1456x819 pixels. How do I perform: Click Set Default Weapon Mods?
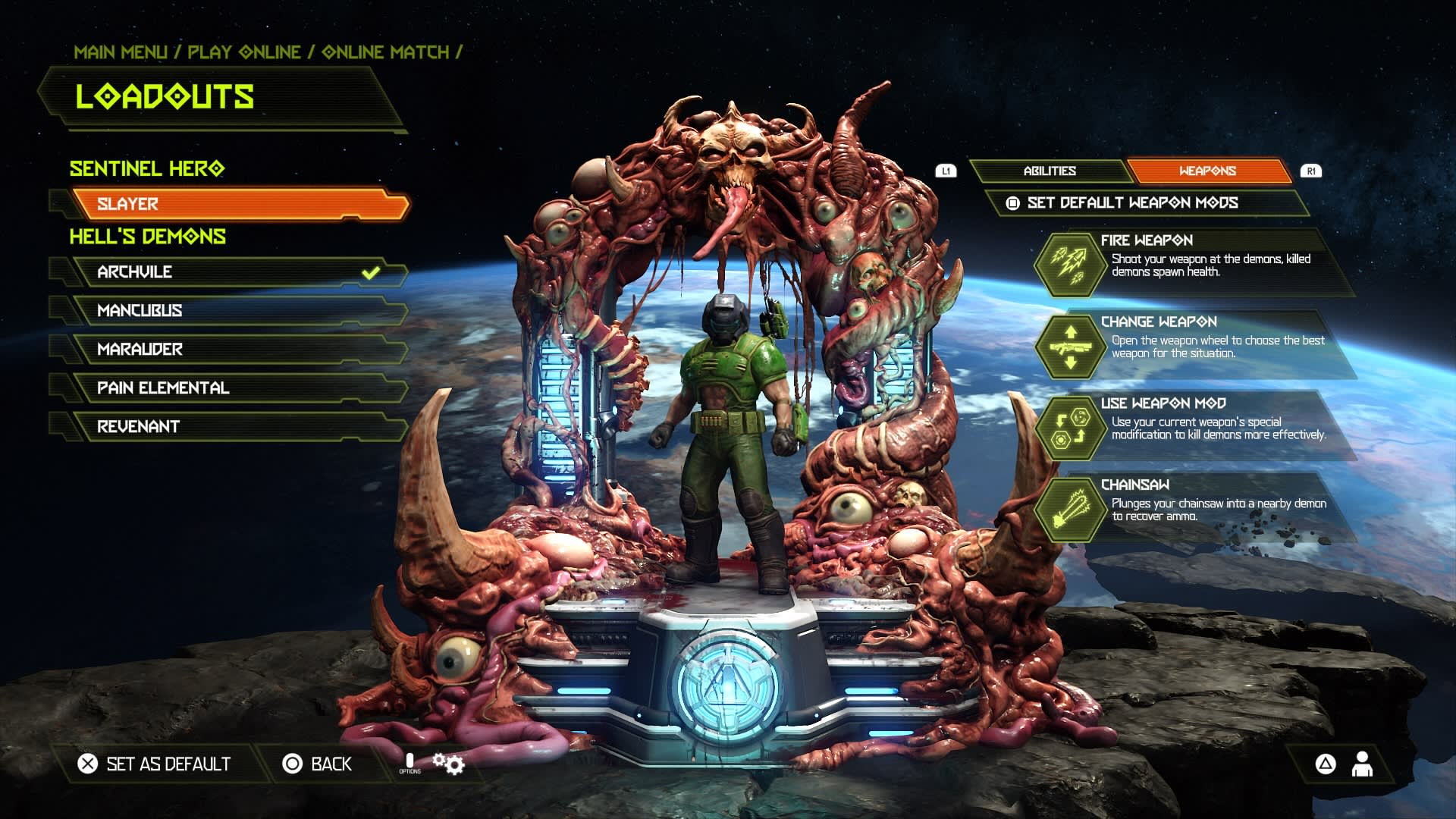click(x=1131, y=203)
